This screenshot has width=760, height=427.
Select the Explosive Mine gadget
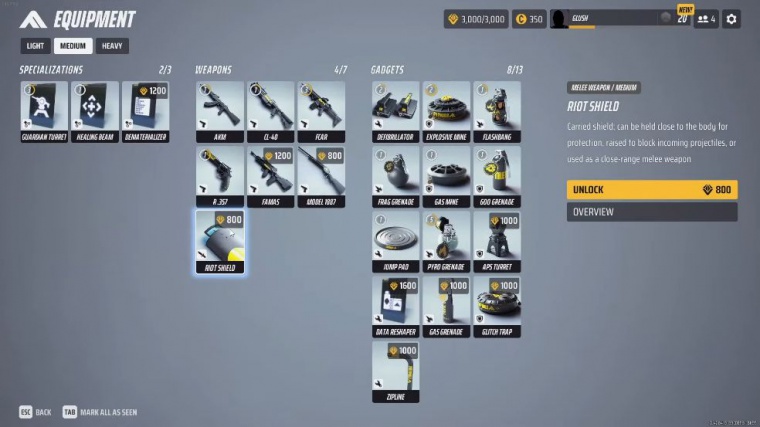pos(446,111)
